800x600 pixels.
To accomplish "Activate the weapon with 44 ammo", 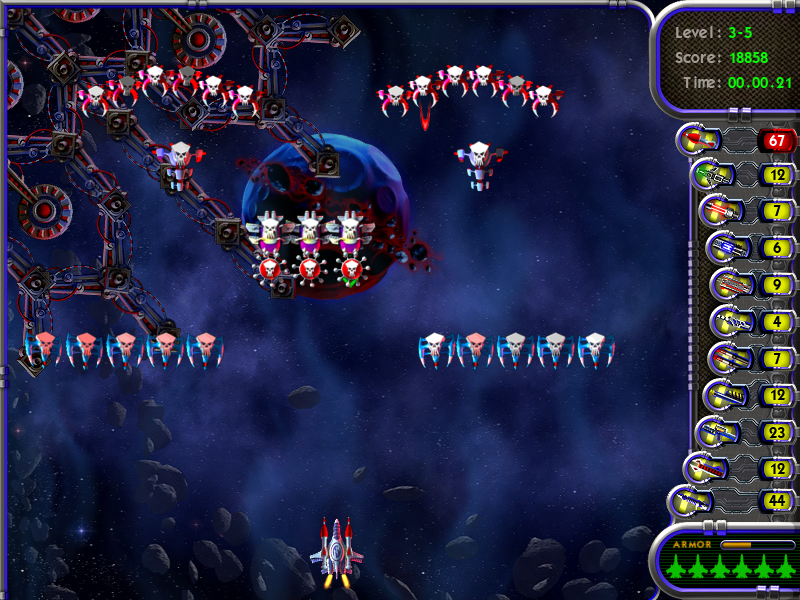I will [x=690, y=499].
